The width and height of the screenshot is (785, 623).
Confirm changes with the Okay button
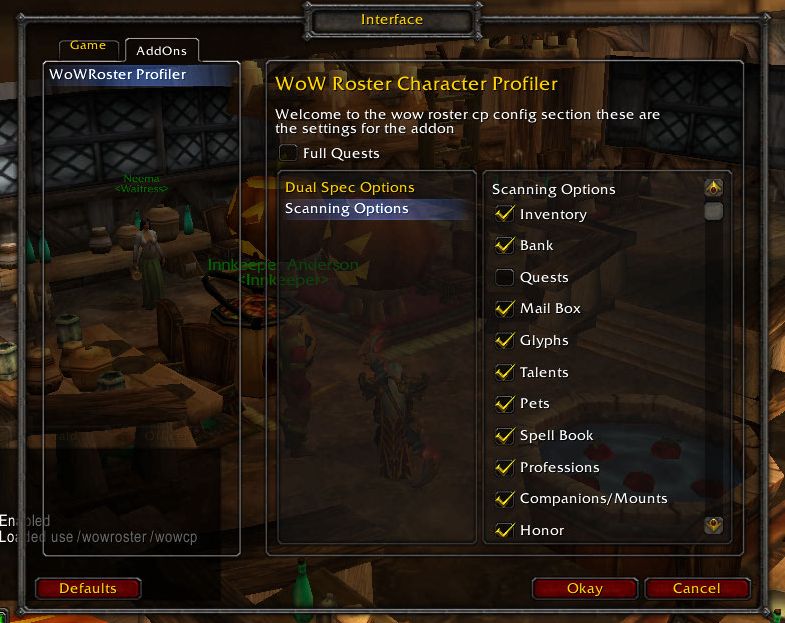[x=585, y=588]
